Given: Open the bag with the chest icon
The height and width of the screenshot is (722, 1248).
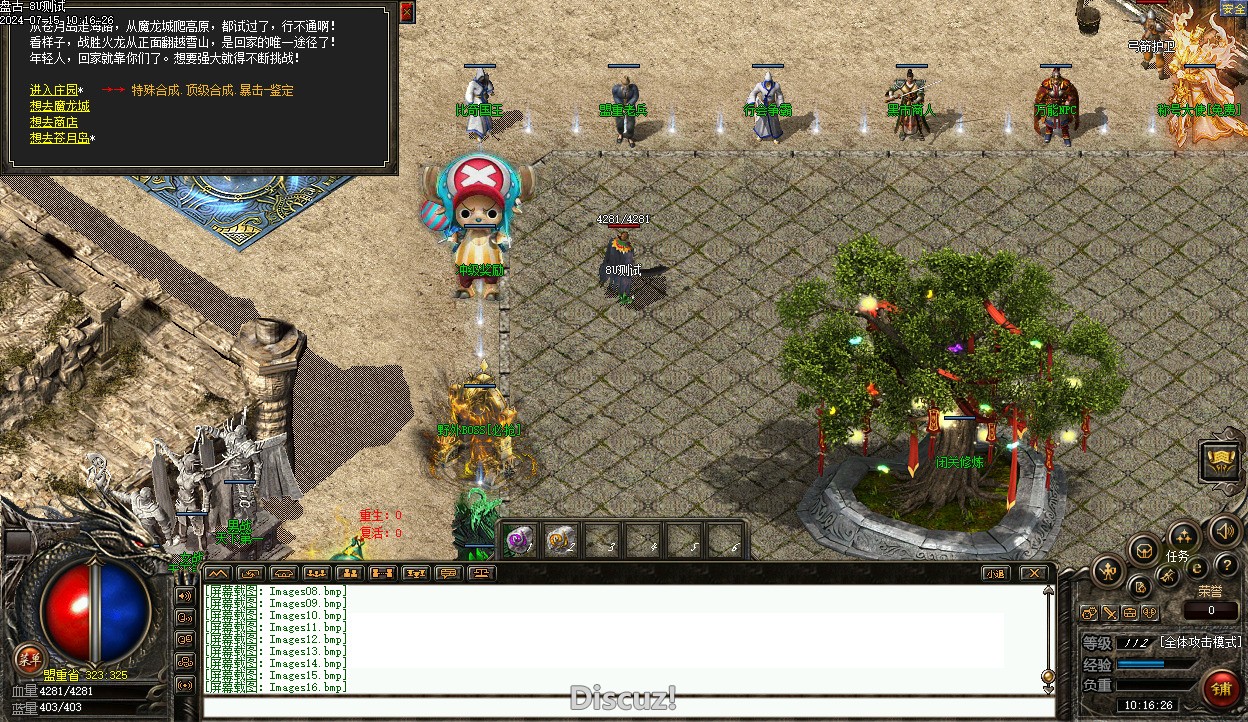Looking at the screenshot, I should 1144,549.
